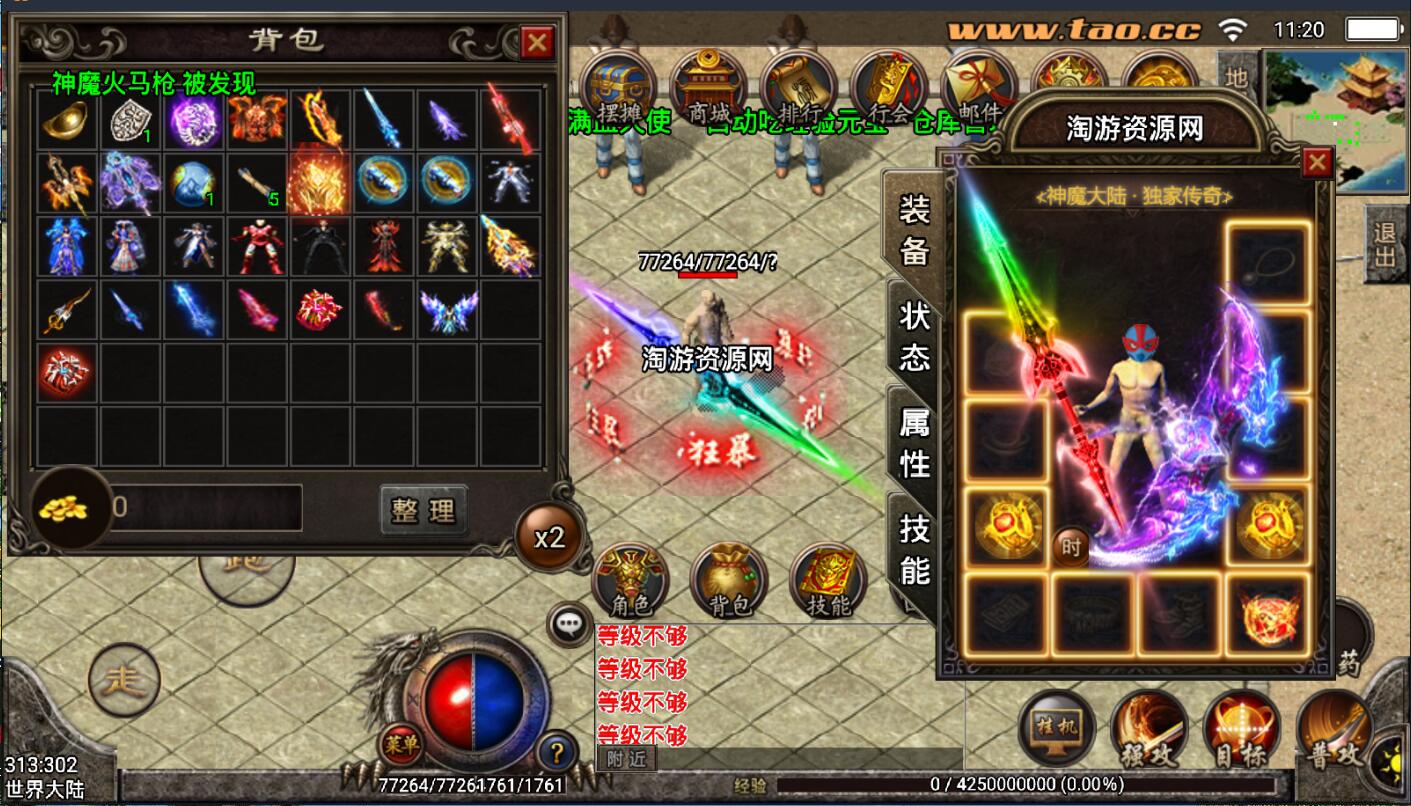Open the 属性 attributes tab

click(914, 443)
